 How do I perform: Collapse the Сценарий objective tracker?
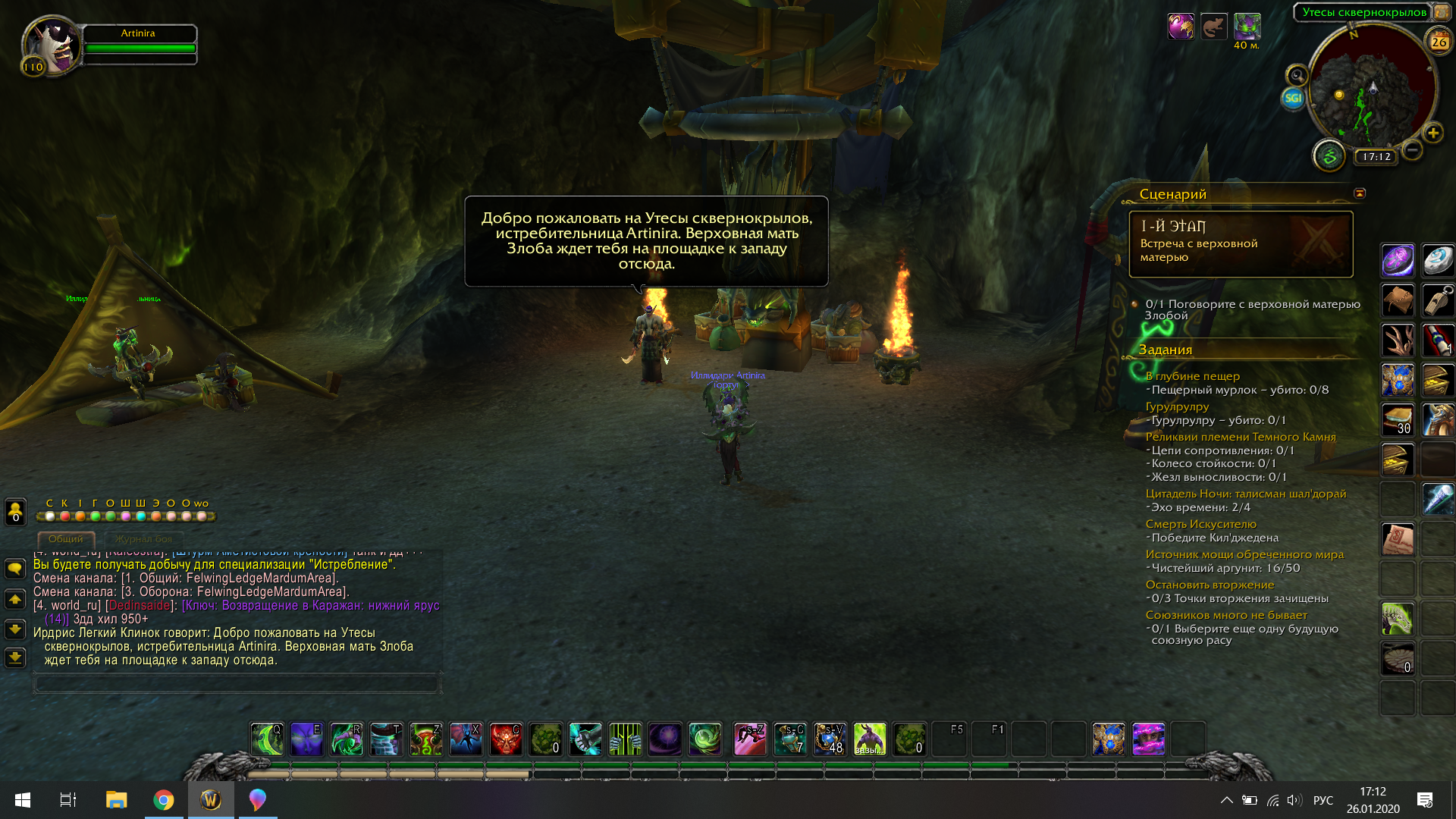[1360, 193]
